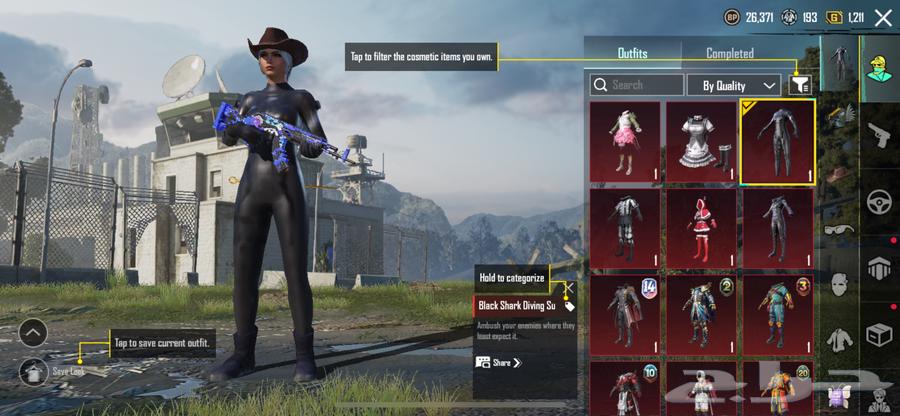Image resolution: width=900 pixels, height=416 pixels.
Task: Close the Black Shark Diving Suit tooltip
Action: click(x=568, y=291)
